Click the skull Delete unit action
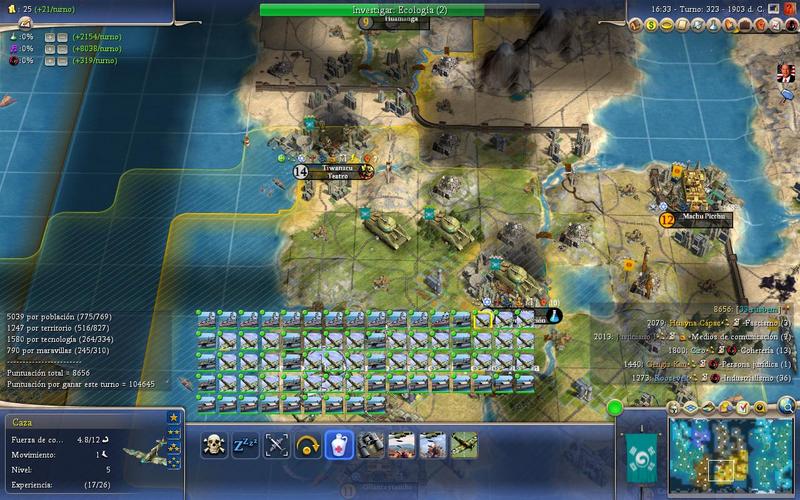 214,444
